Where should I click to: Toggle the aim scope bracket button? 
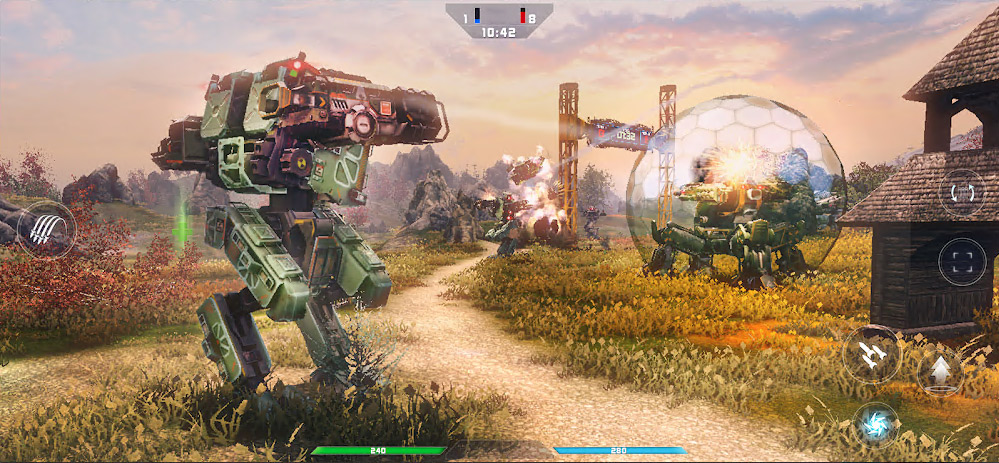[962, 262]
